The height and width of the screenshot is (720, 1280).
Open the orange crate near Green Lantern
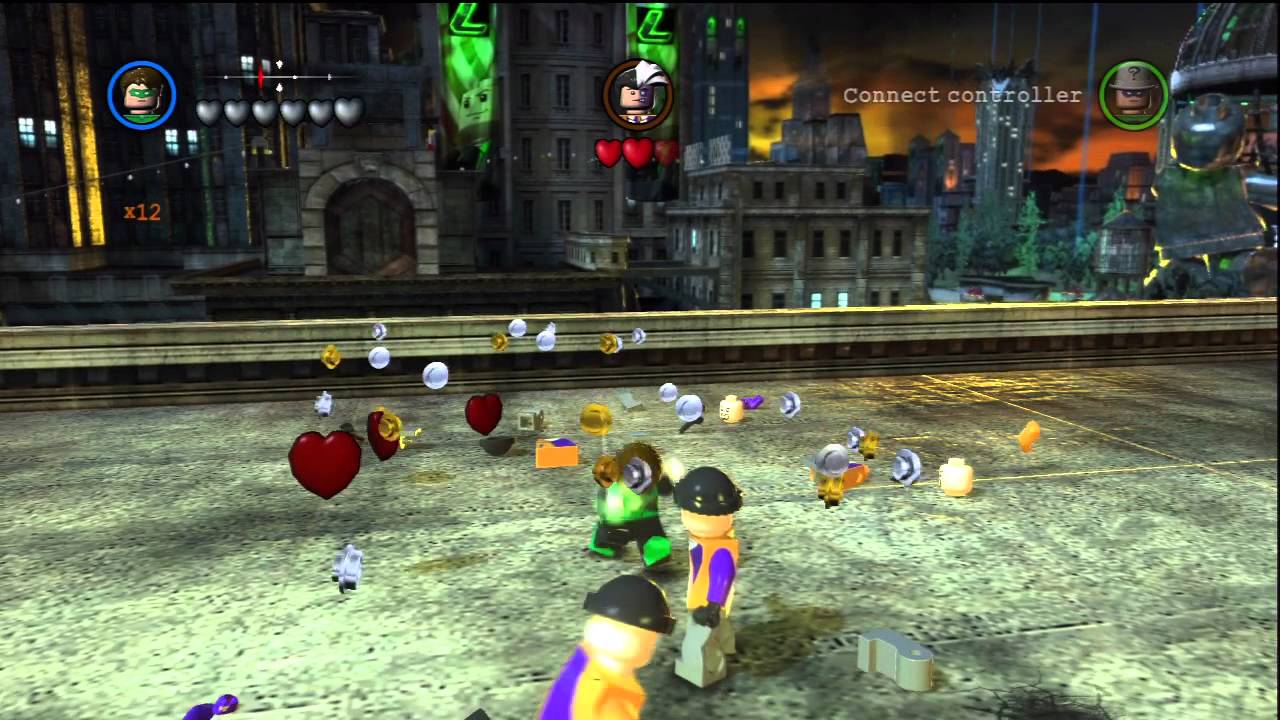tap(556, 455)
